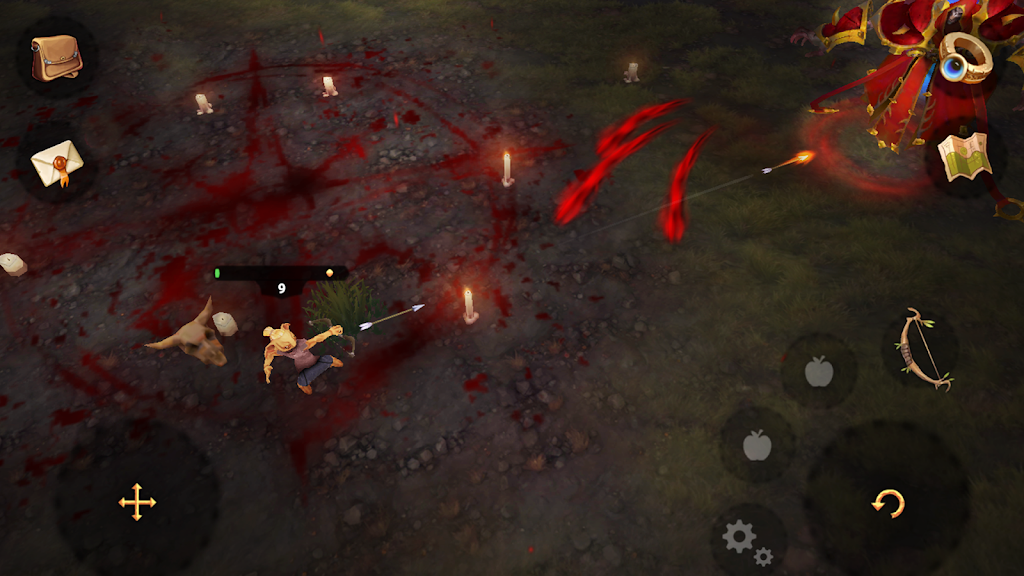The height and width of the screenshot is (576, 1024).
Task: Open the sealed letter mail icon
Action: pyautogui.click(x=57, y=163)
